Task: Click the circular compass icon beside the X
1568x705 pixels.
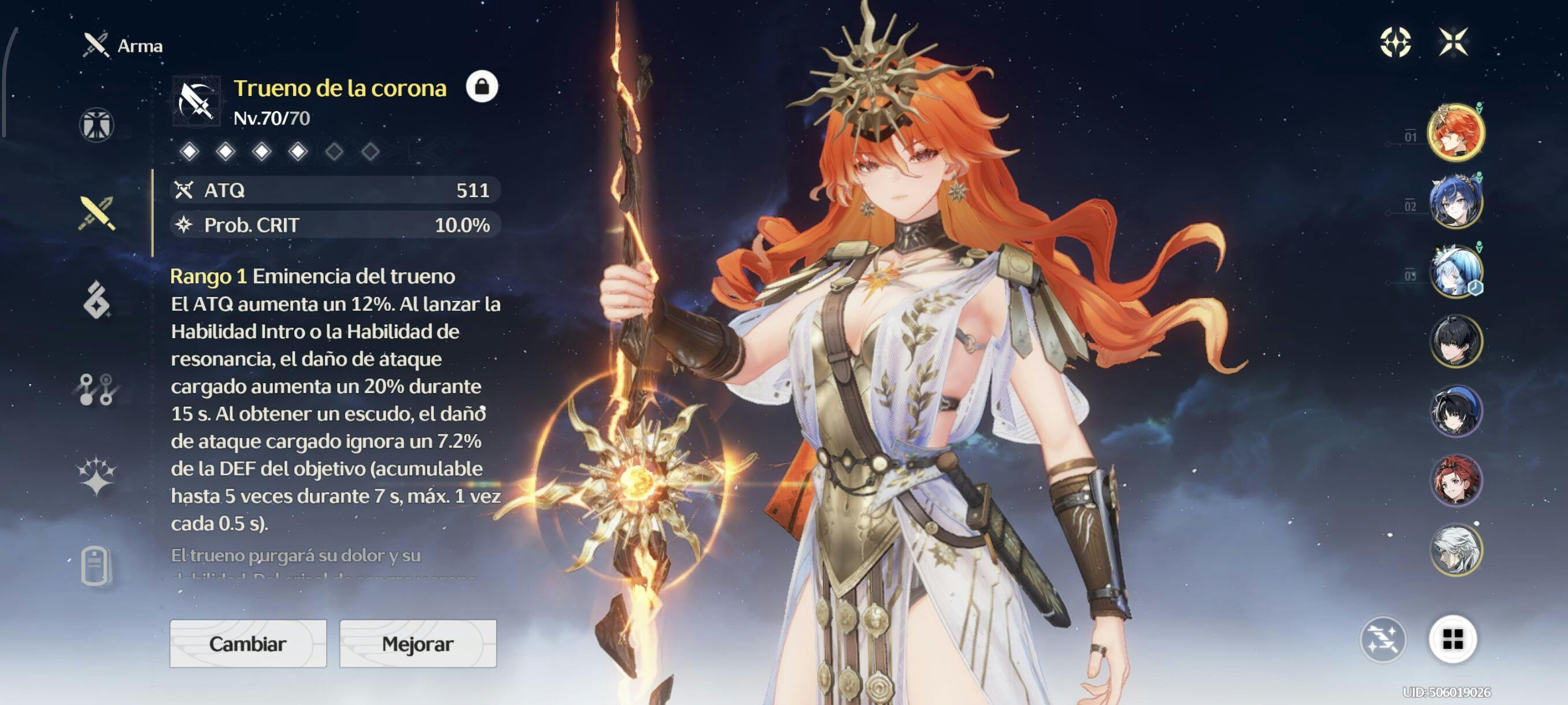Action: 1395,42
